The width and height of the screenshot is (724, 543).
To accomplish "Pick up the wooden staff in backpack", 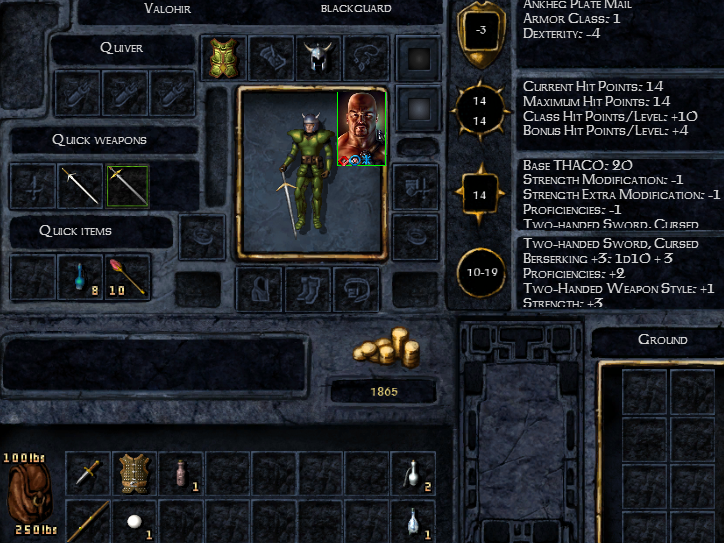I will click(88, 520).
